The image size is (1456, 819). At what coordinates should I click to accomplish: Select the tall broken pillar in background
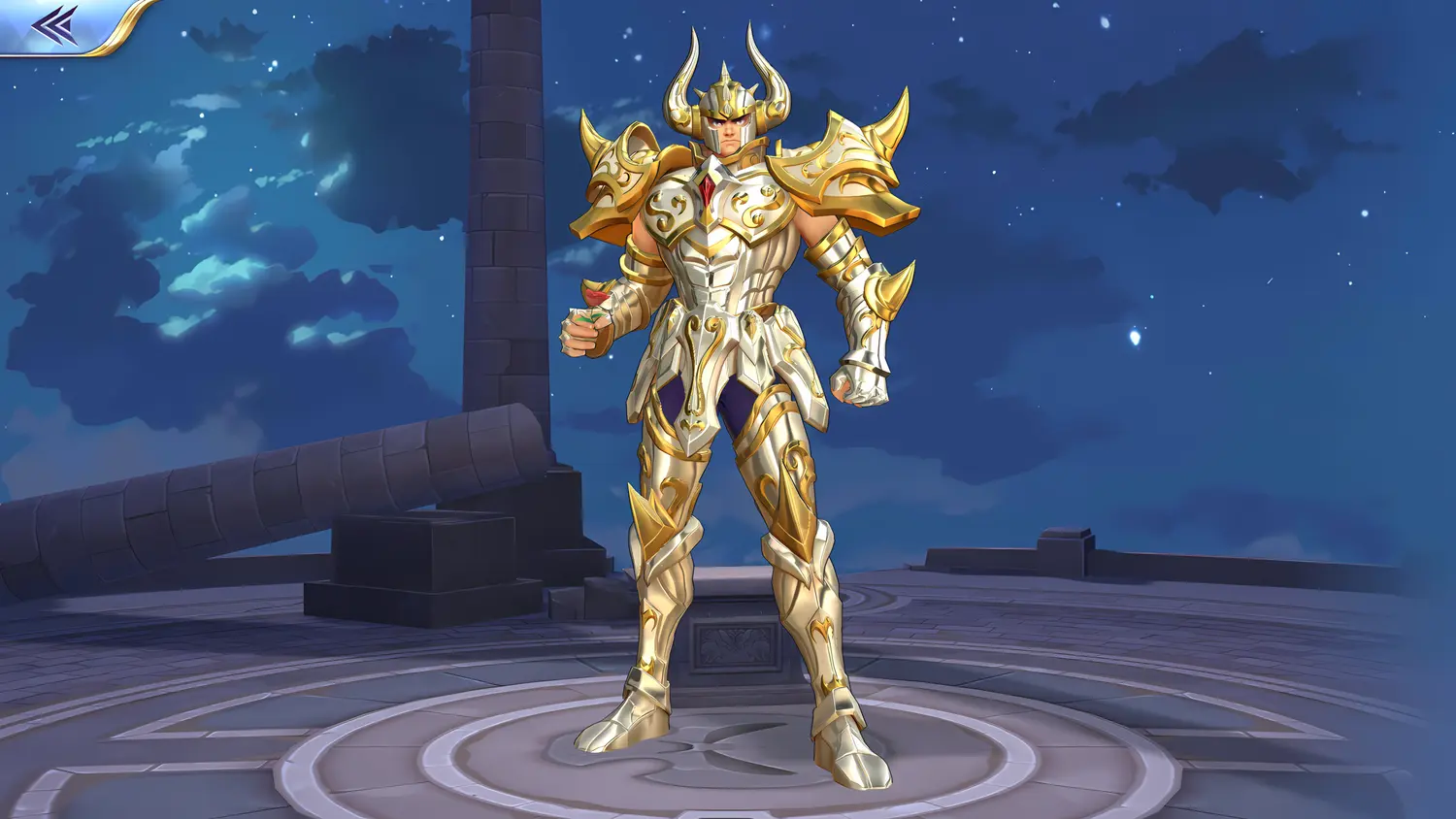(505, 243)
